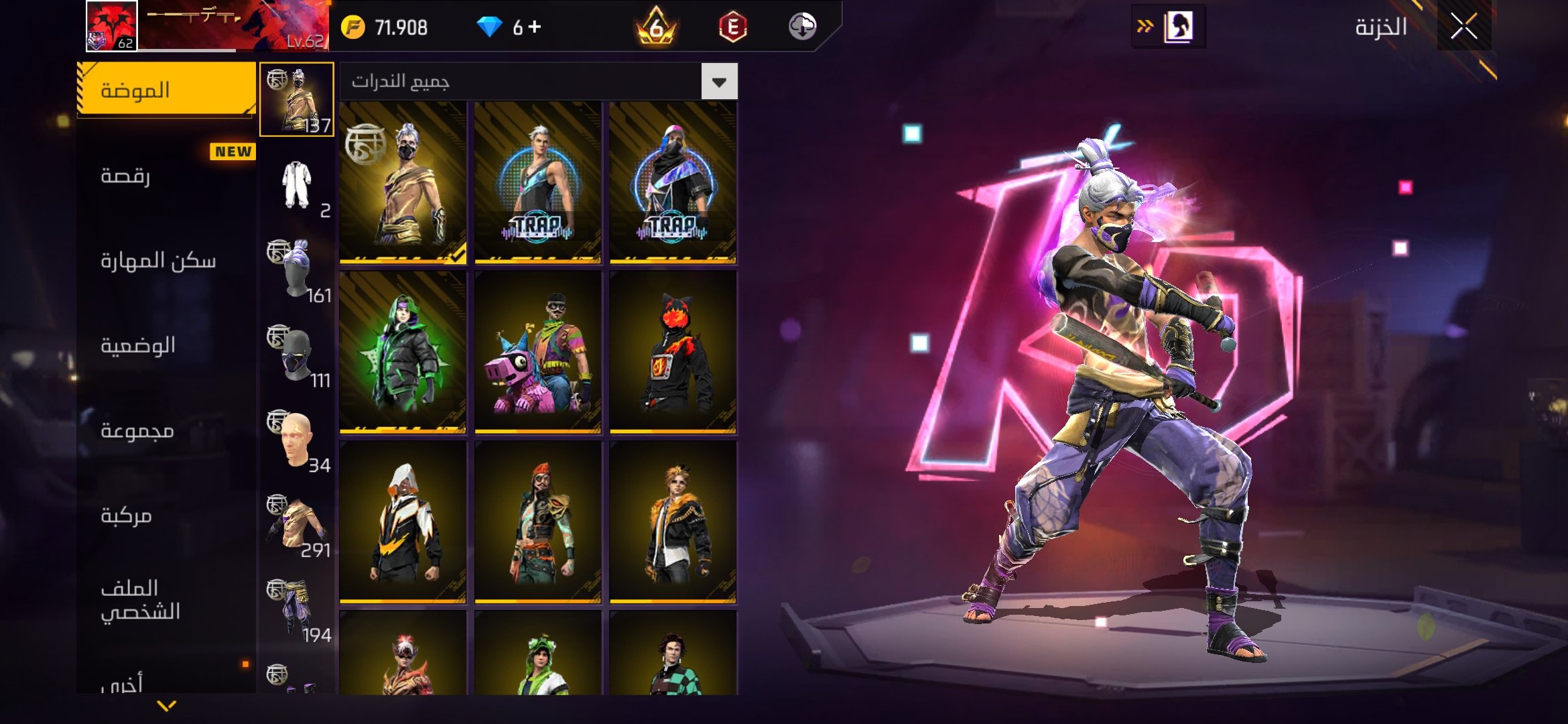This screenshot has height=724, width=1568.
Task: Open the player profile avatar
Action: tap(112, 26)
